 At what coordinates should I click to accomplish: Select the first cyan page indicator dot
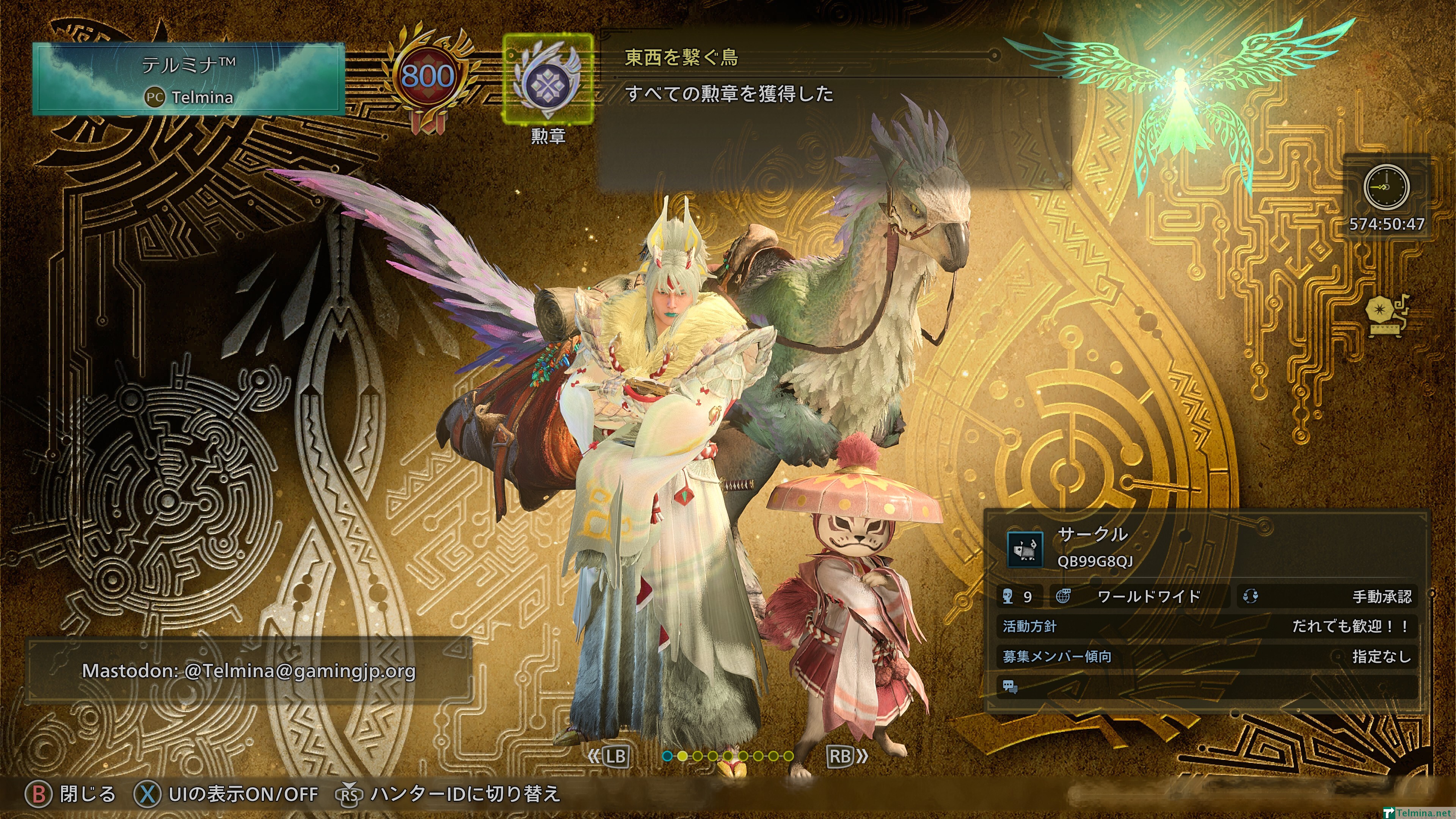(667, 756)
